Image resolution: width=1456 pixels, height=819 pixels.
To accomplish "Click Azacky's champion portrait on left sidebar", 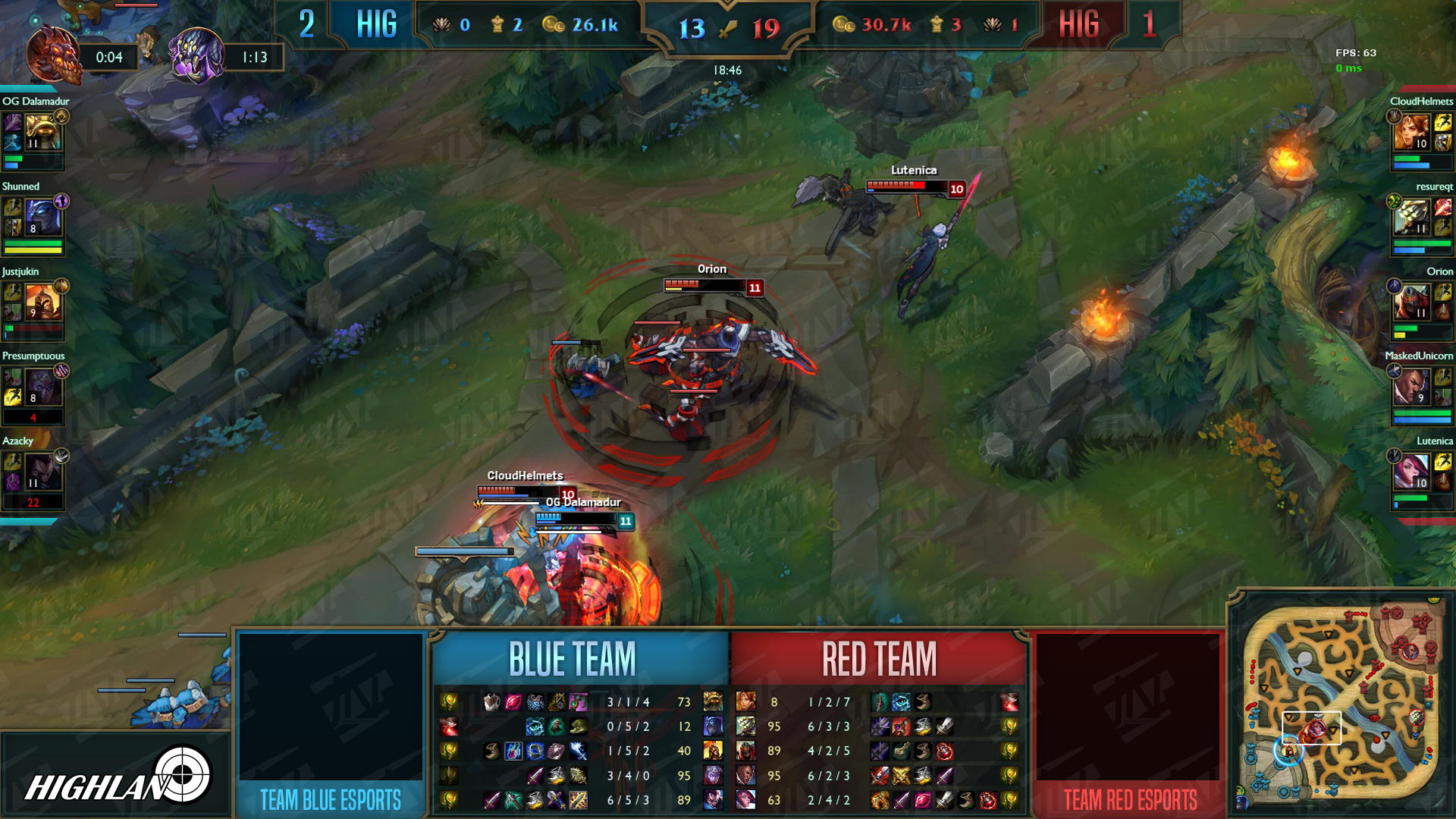I will pyautogui.click(x=45, y=470).
